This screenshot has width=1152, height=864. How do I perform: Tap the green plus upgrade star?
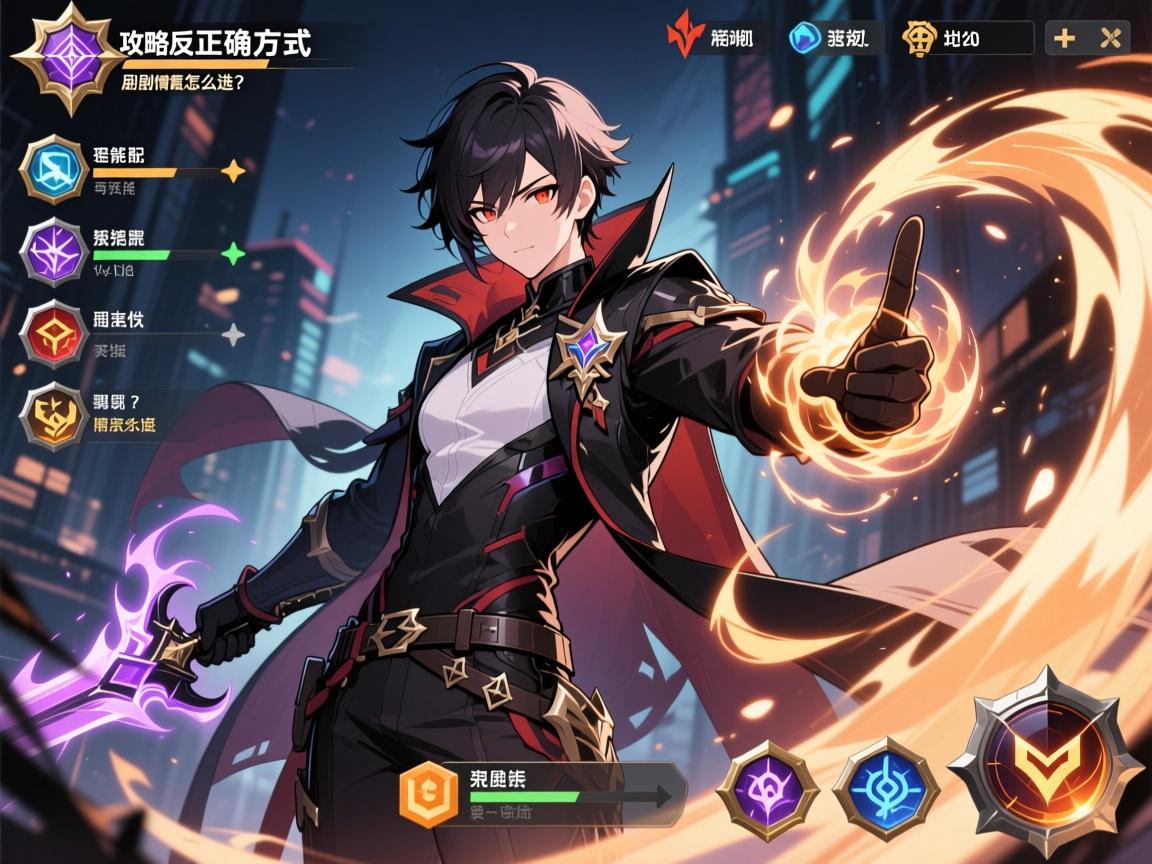(x=232, y=254)
